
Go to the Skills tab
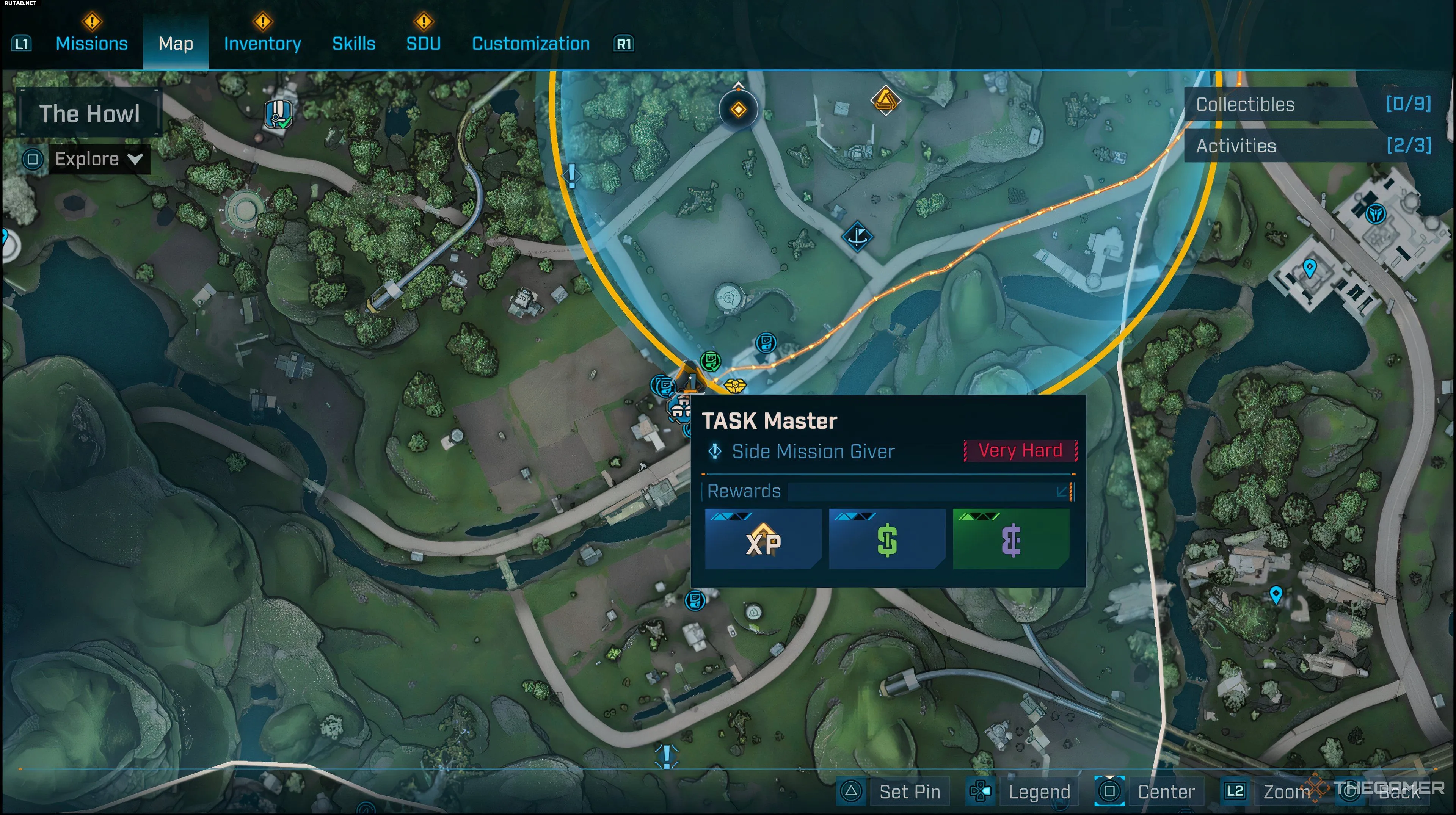tap(354, 44)
